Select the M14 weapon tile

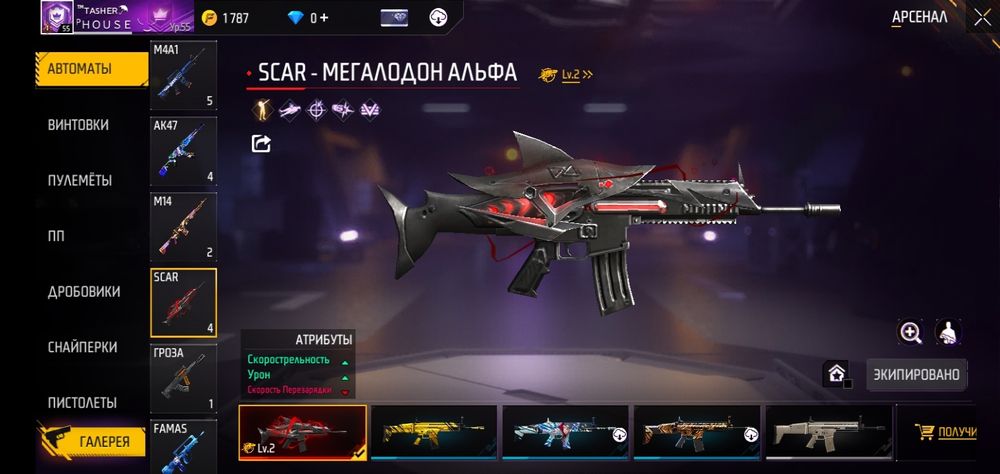[x=183, y=227]
